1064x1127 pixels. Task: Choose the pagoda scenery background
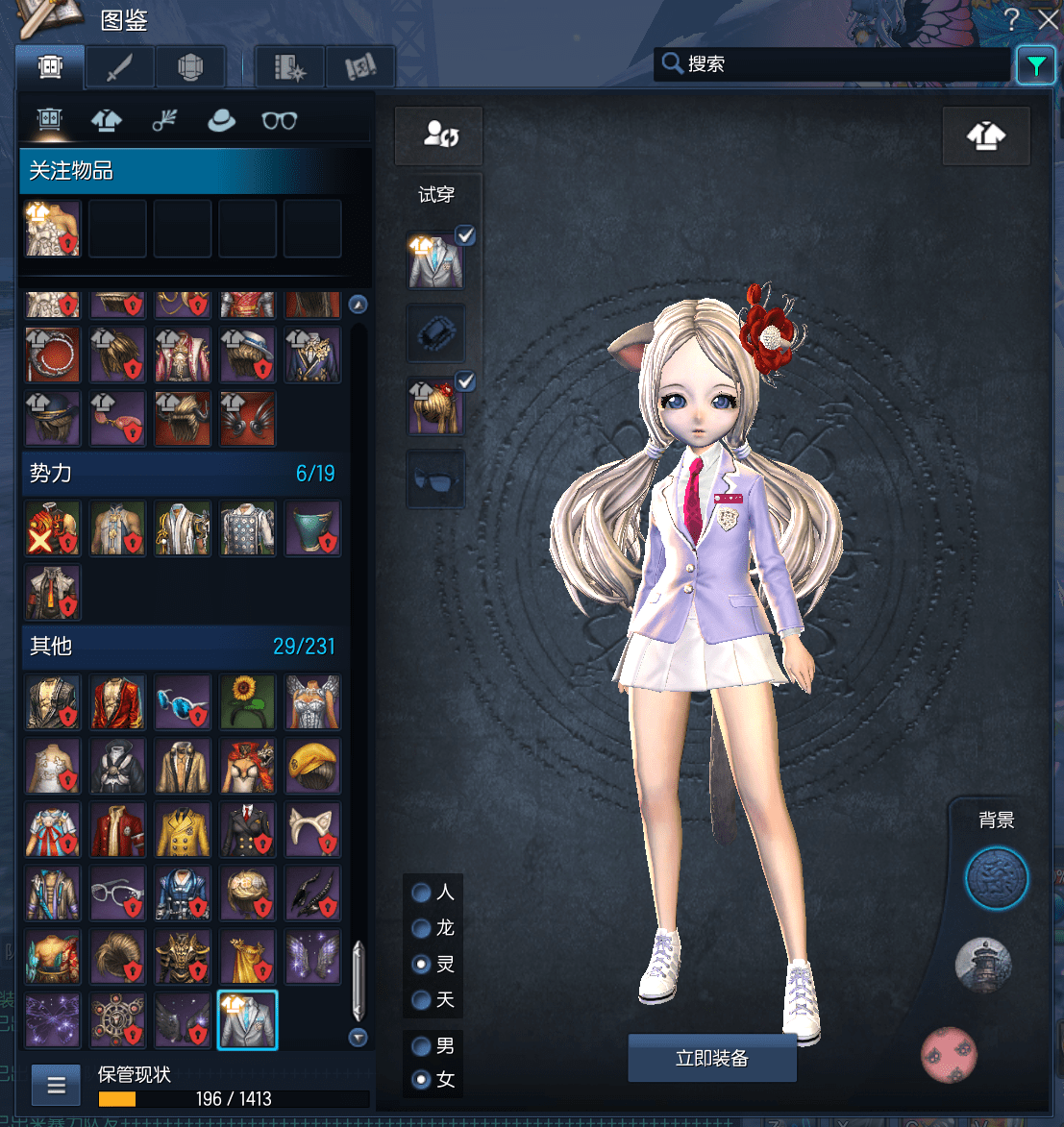click(983, 965)
